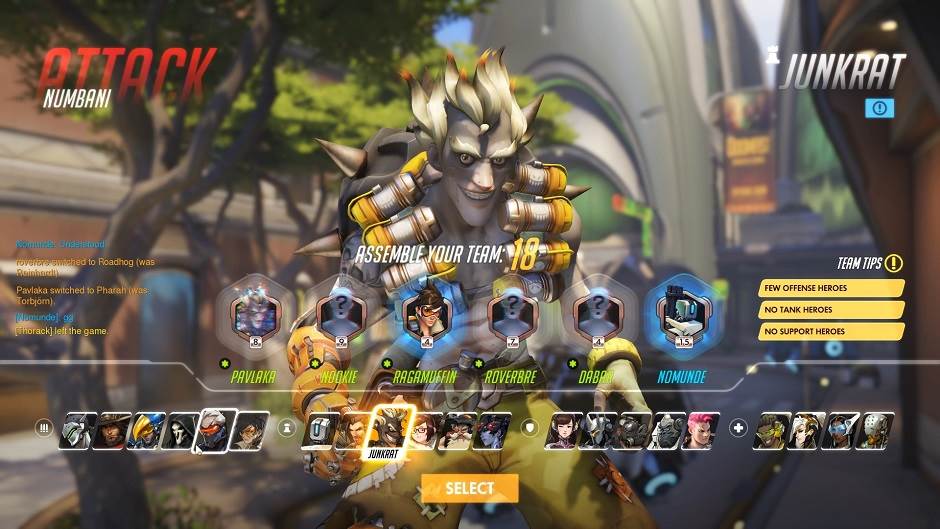
Task: Choose Soldier: 76's portrait
Action: (x=215, y=428)
